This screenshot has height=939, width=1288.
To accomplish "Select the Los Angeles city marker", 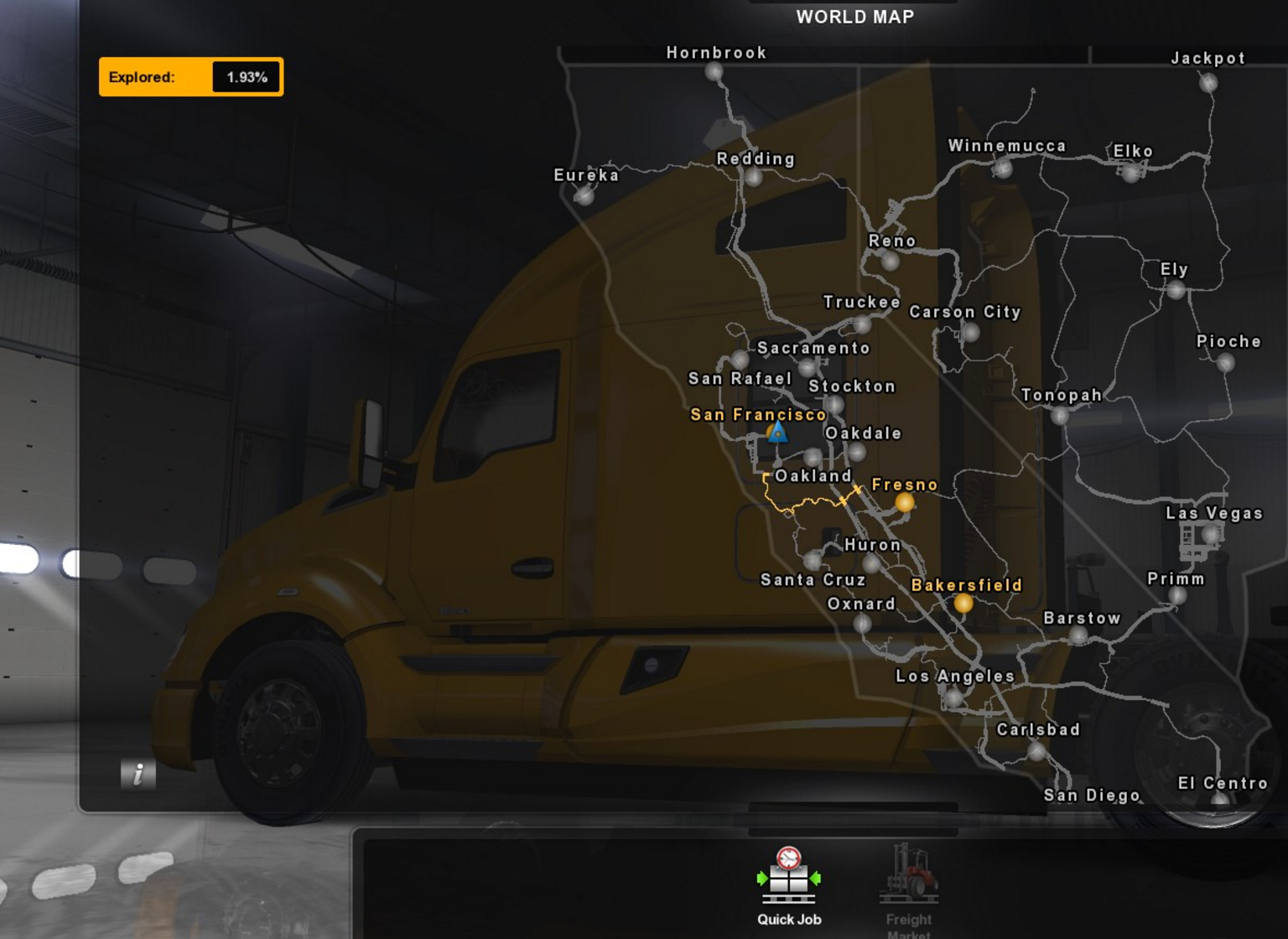I will click(953, 697).
